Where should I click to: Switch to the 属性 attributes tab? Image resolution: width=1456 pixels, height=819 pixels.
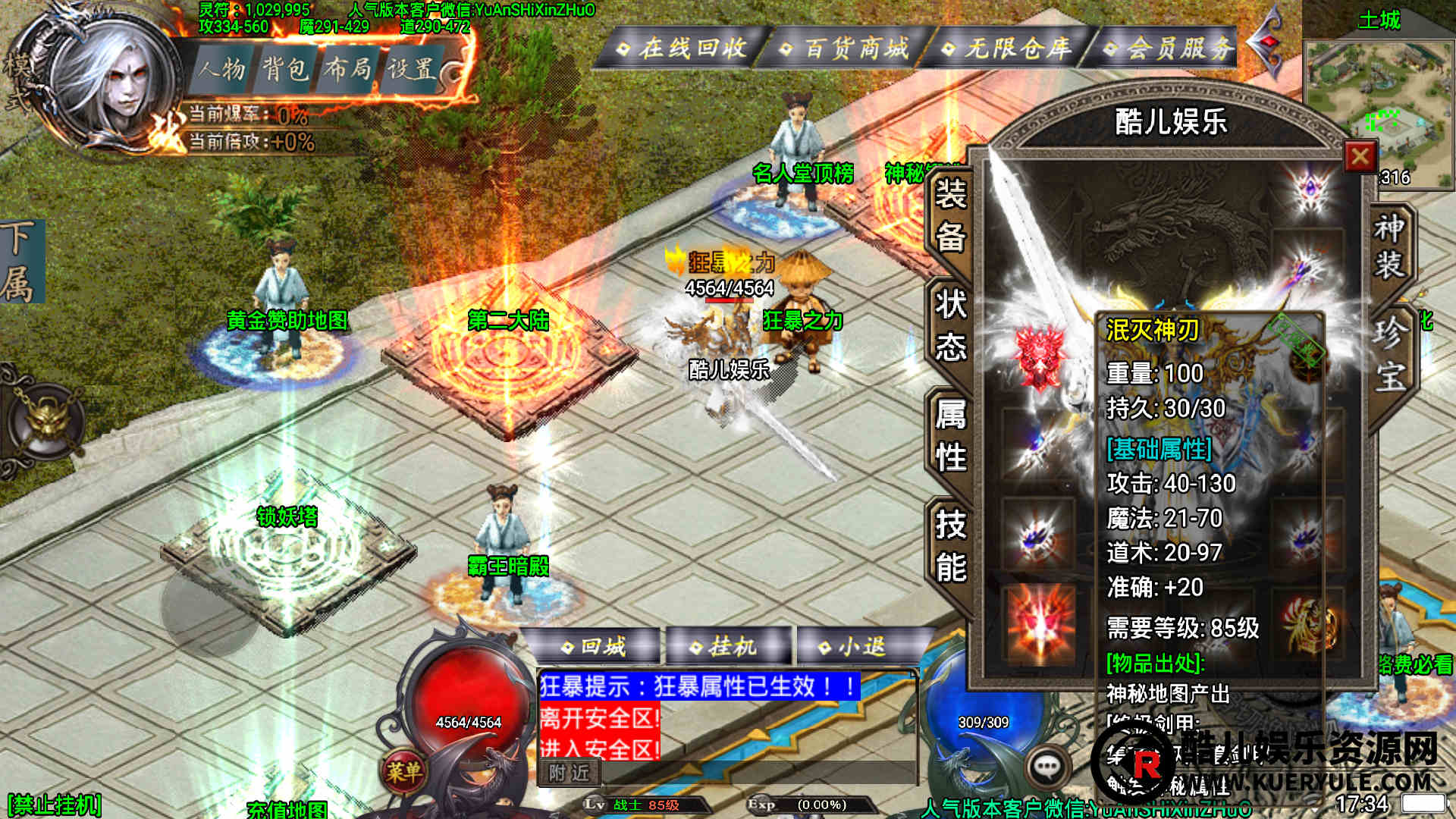pyautogui.click(x=950, y=436)
